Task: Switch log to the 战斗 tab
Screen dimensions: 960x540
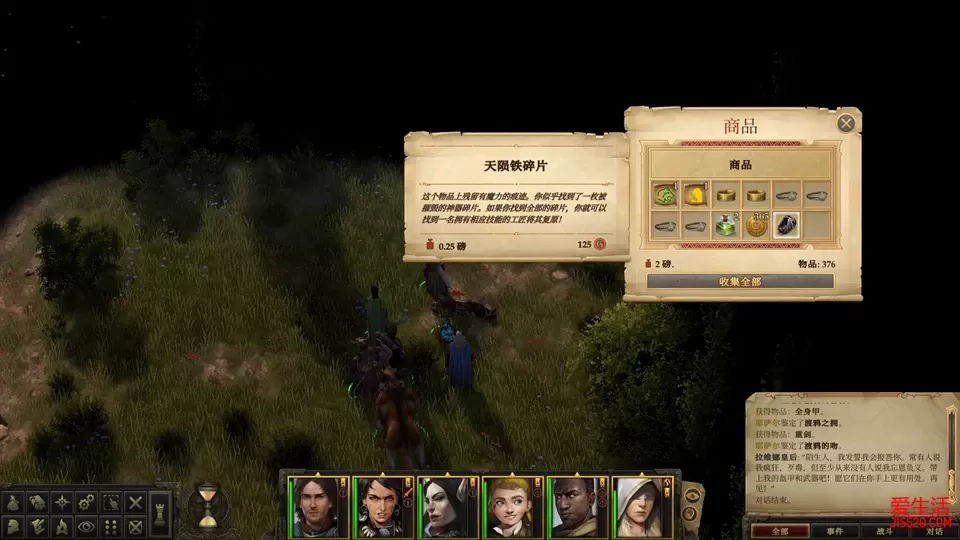Action: tap(884, 531)
